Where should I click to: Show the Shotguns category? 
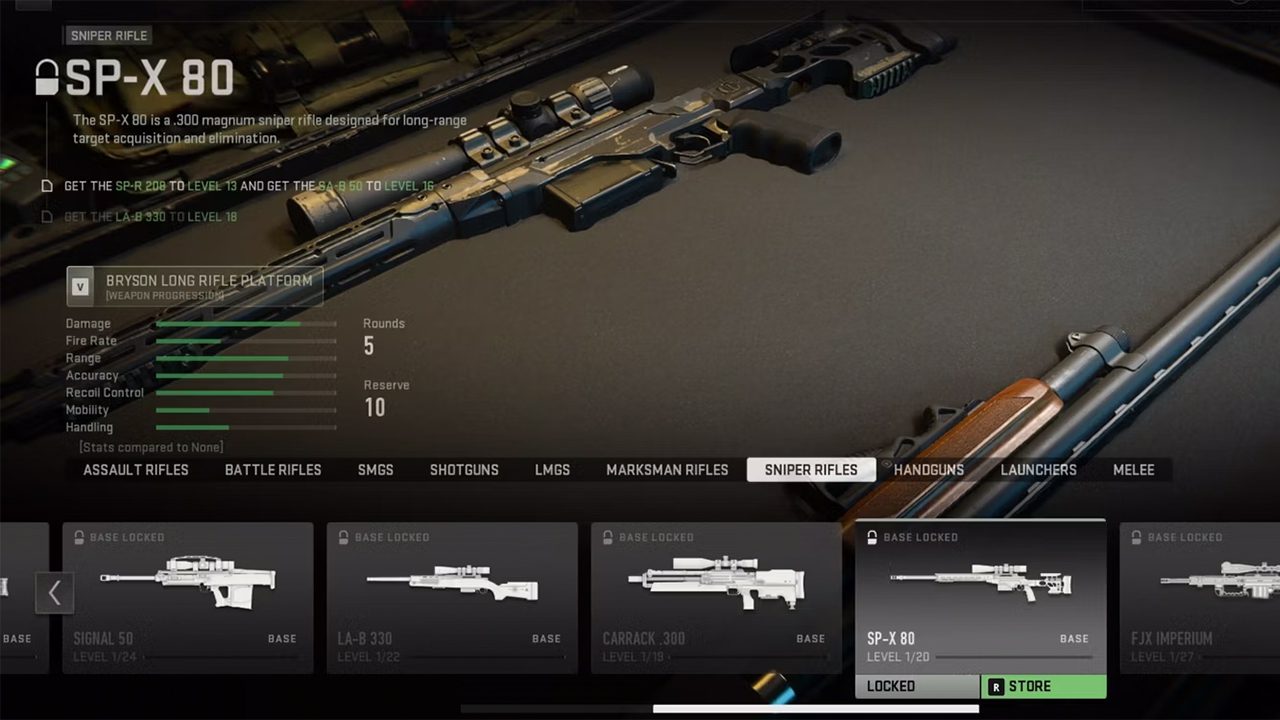click(464, 470)
